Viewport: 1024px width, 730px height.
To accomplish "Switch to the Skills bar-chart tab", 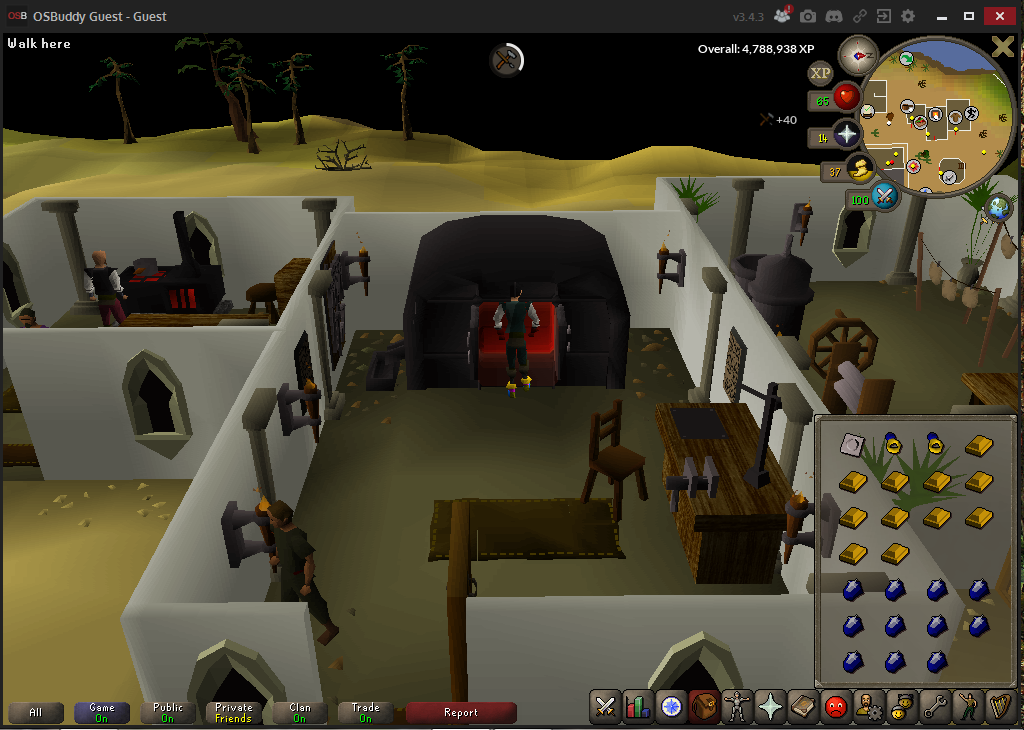I will click(638, 707).
